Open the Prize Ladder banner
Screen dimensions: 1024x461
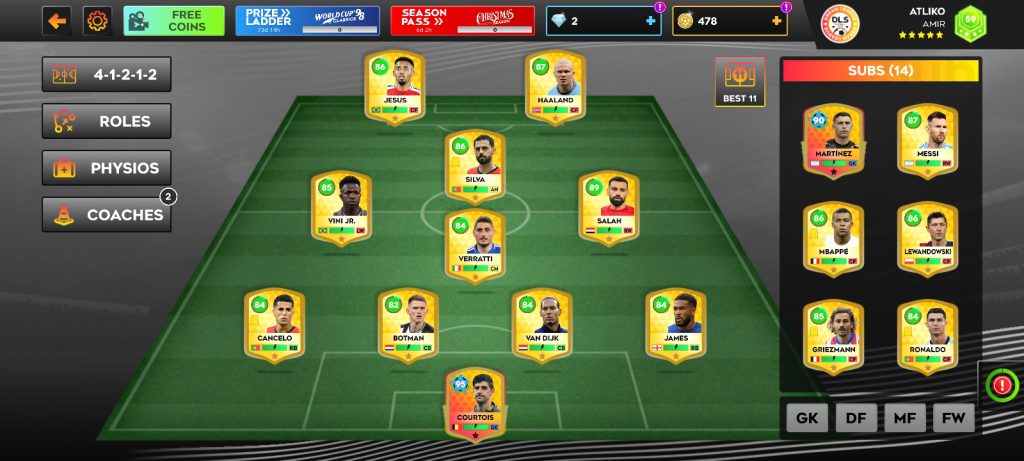[307, 20]
